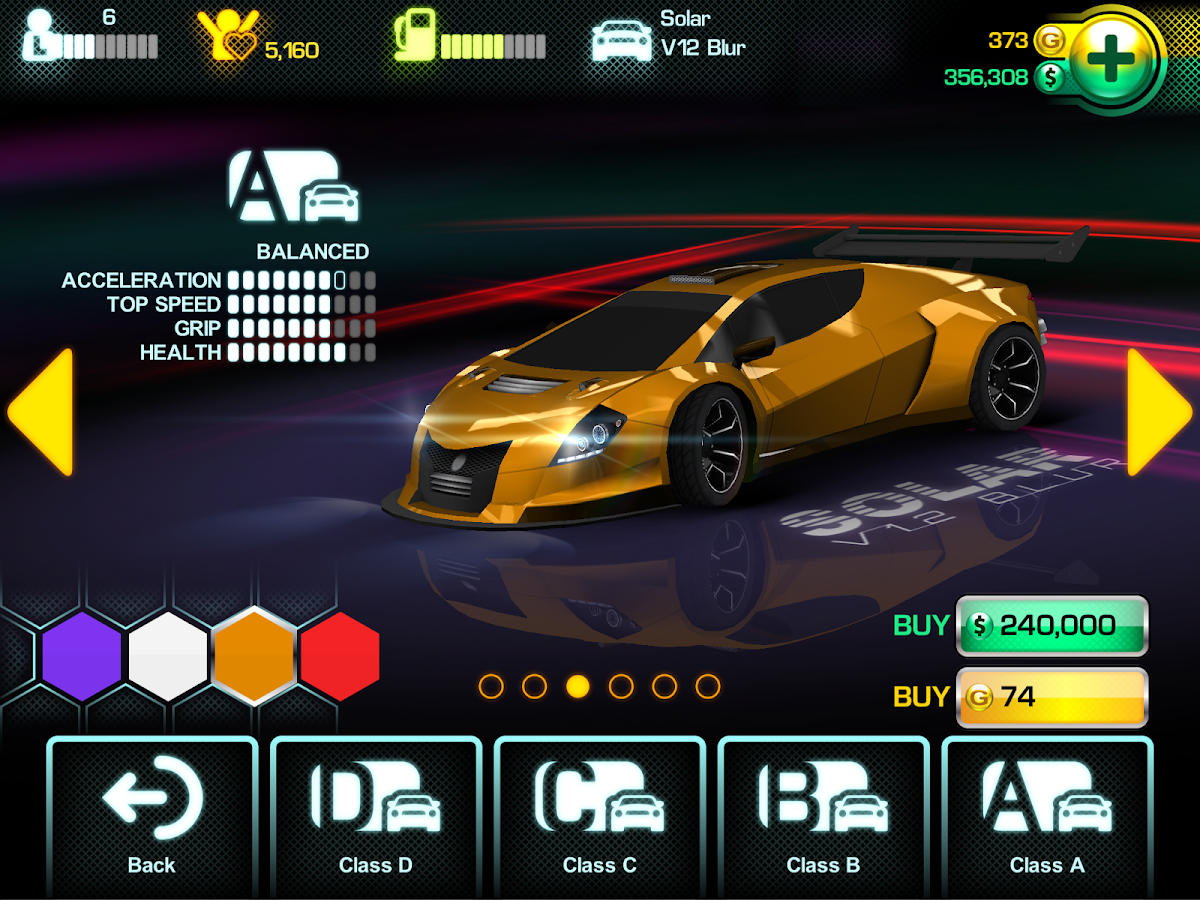Show the previous car with left arrow
The image size is (1200, 900).
click(x=41, y=411)
